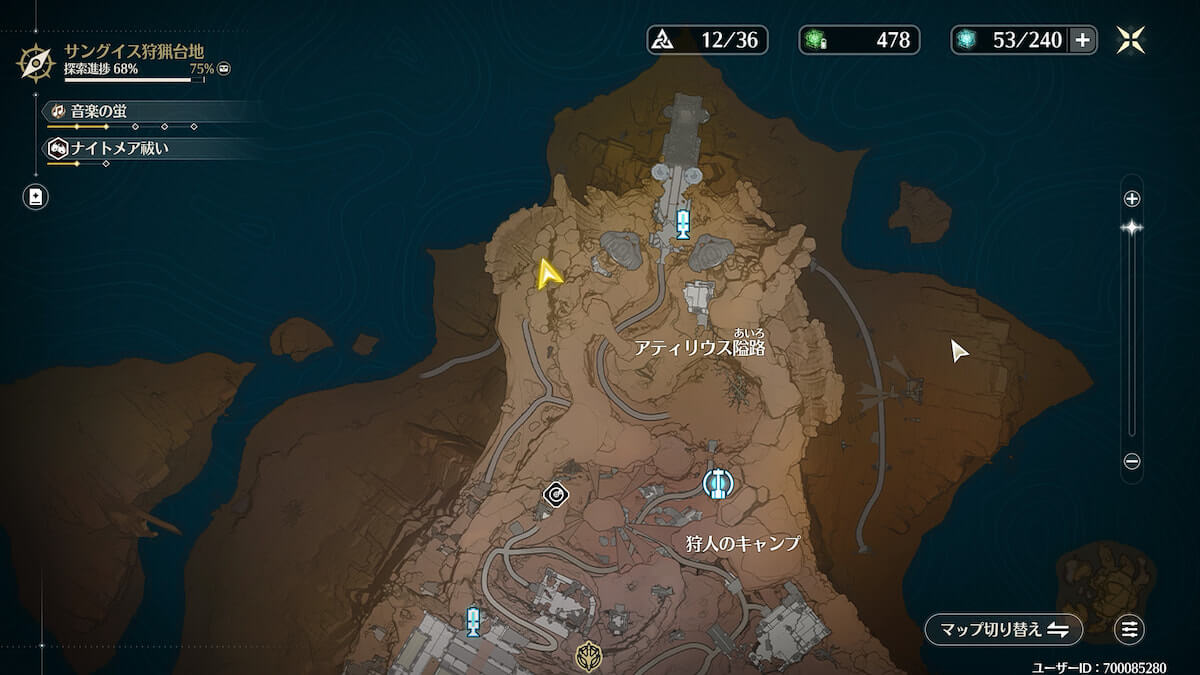The height and width of the screenshot is (675, 1200).
Task: Click the map zoom-in plus button
Action: (1132, 199)
